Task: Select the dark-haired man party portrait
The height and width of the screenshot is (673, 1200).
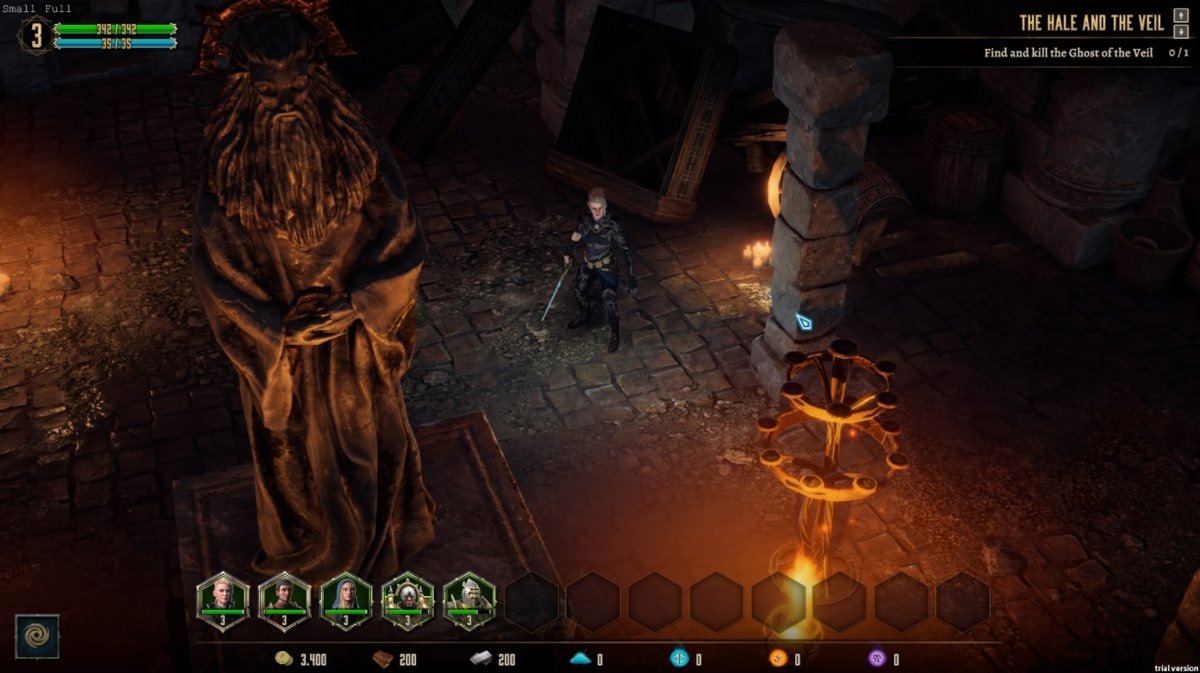Action: tap(284, 598)
